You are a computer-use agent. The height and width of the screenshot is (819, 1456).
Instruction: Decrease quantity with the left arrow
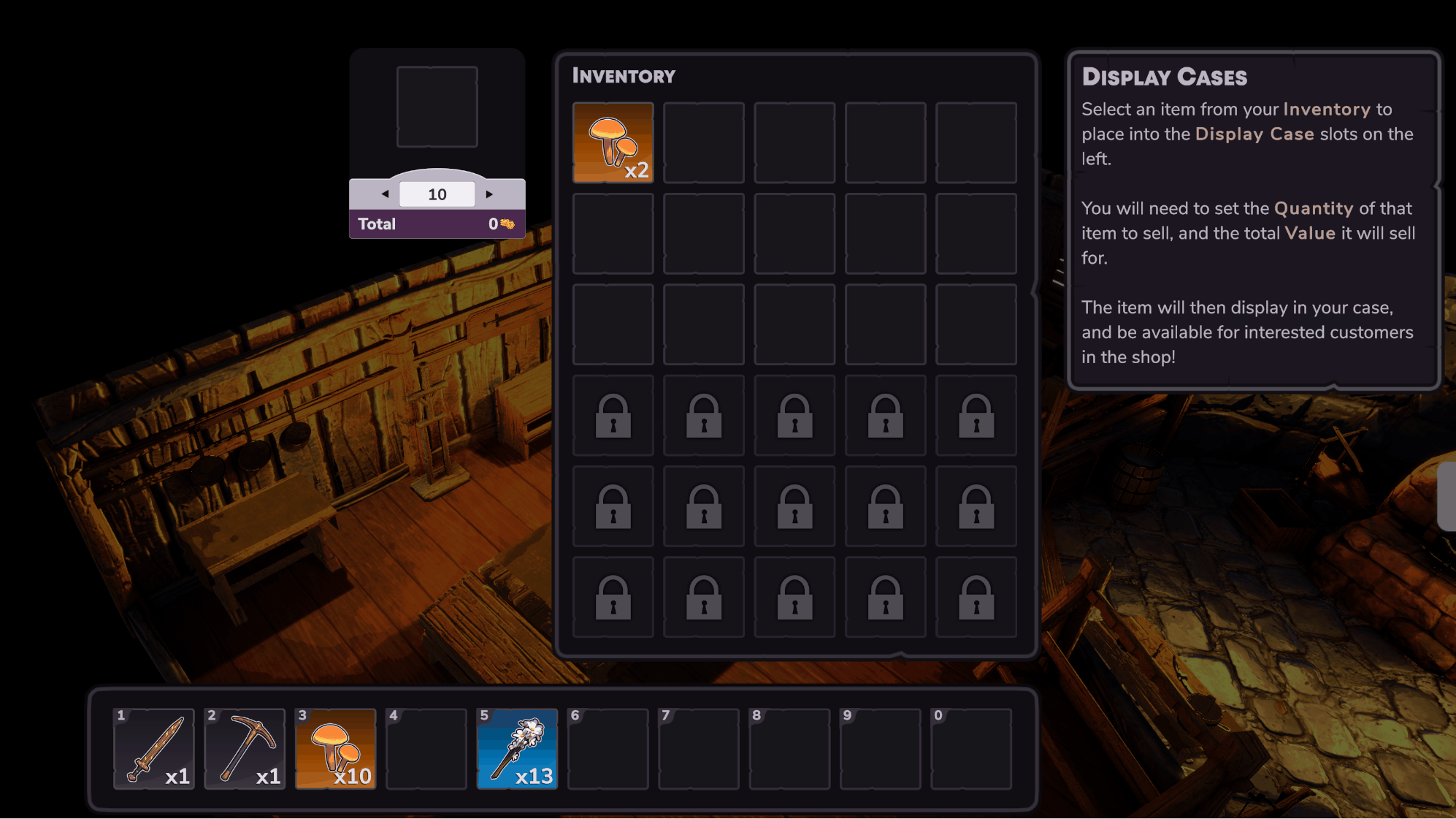385,194
